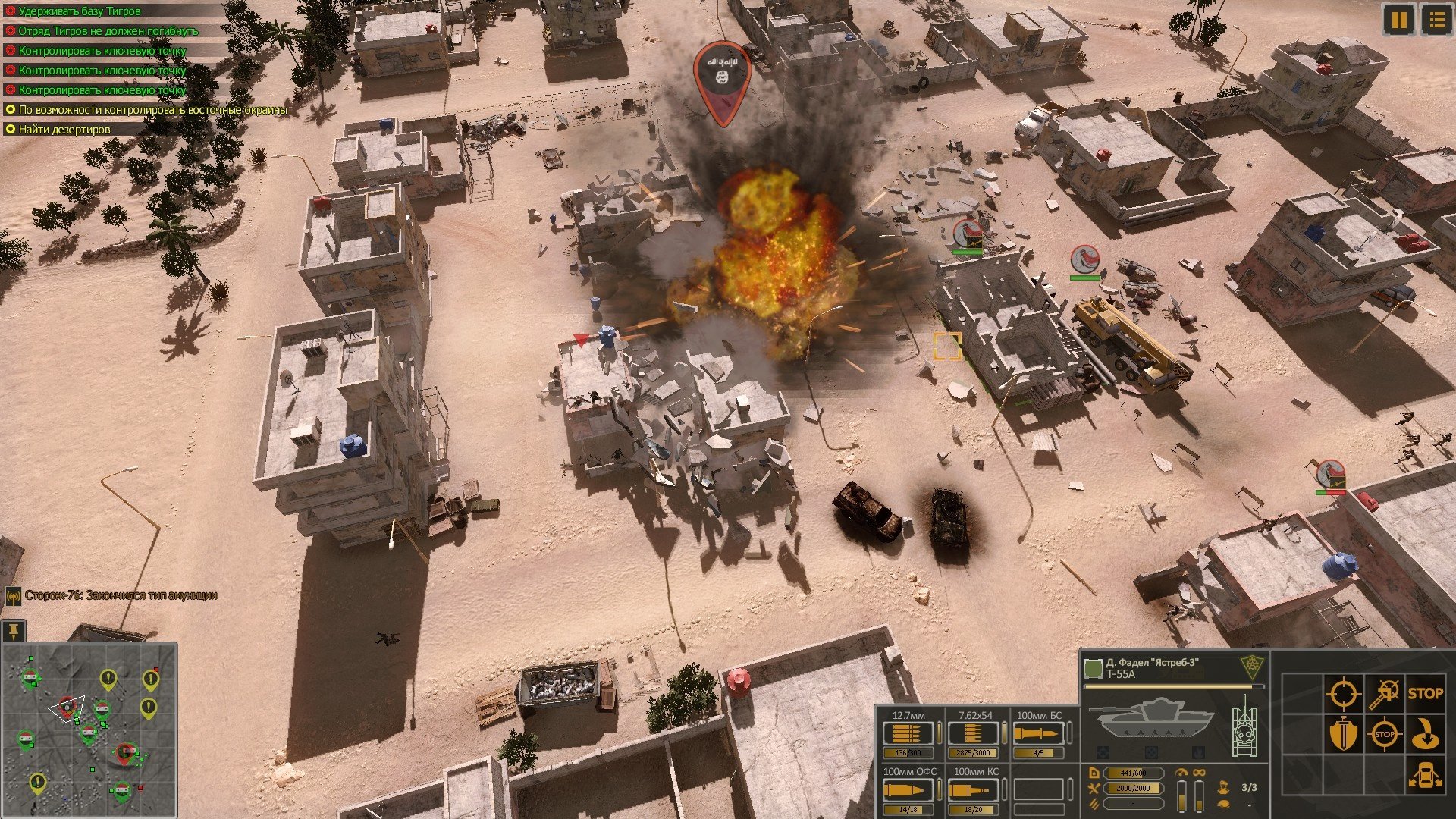Image resolution: width=1456 pixels, height=819 pixels.
Task: Toggle the minimap pin button
Action: (14, 631)
